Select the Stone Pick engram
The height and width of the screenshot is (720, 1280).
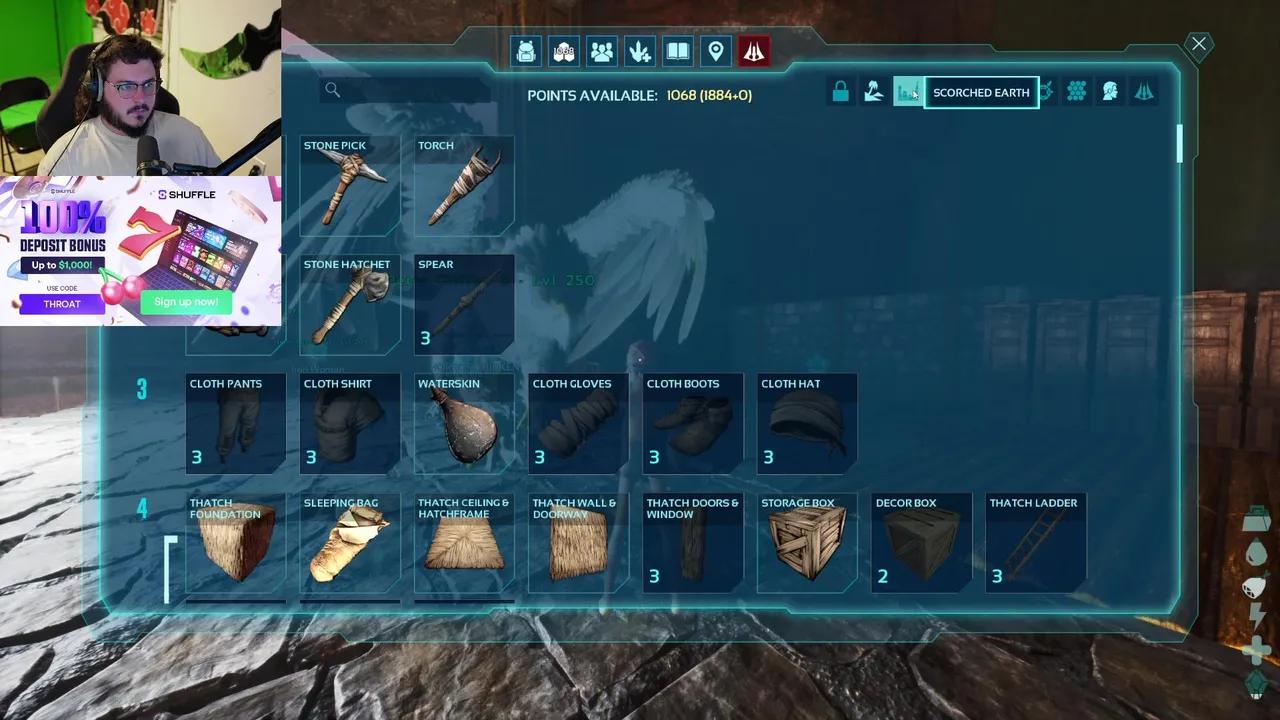(x=349, y=186)
